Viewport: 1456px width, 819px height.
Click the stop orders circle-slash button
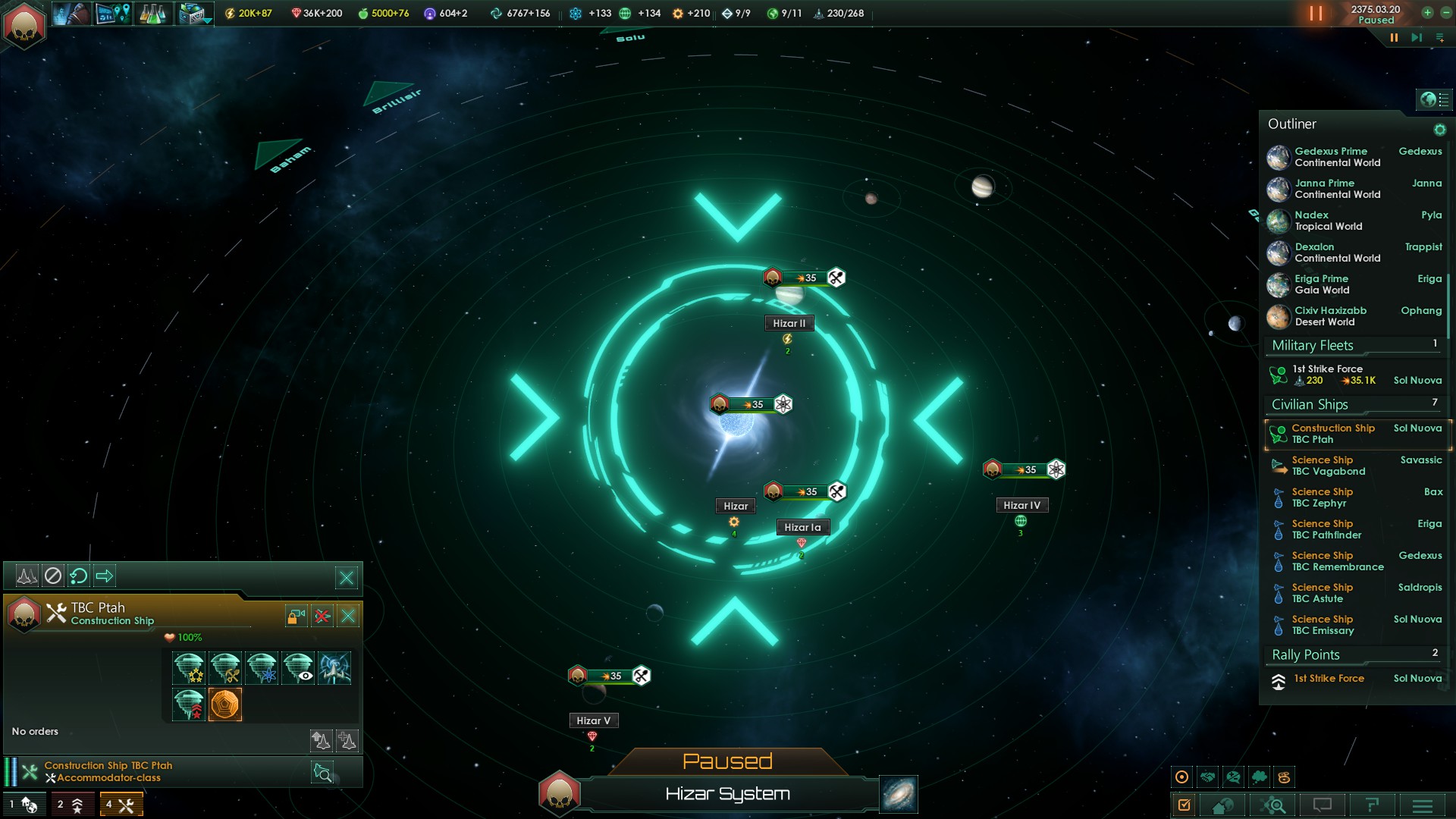coord(52,576)
